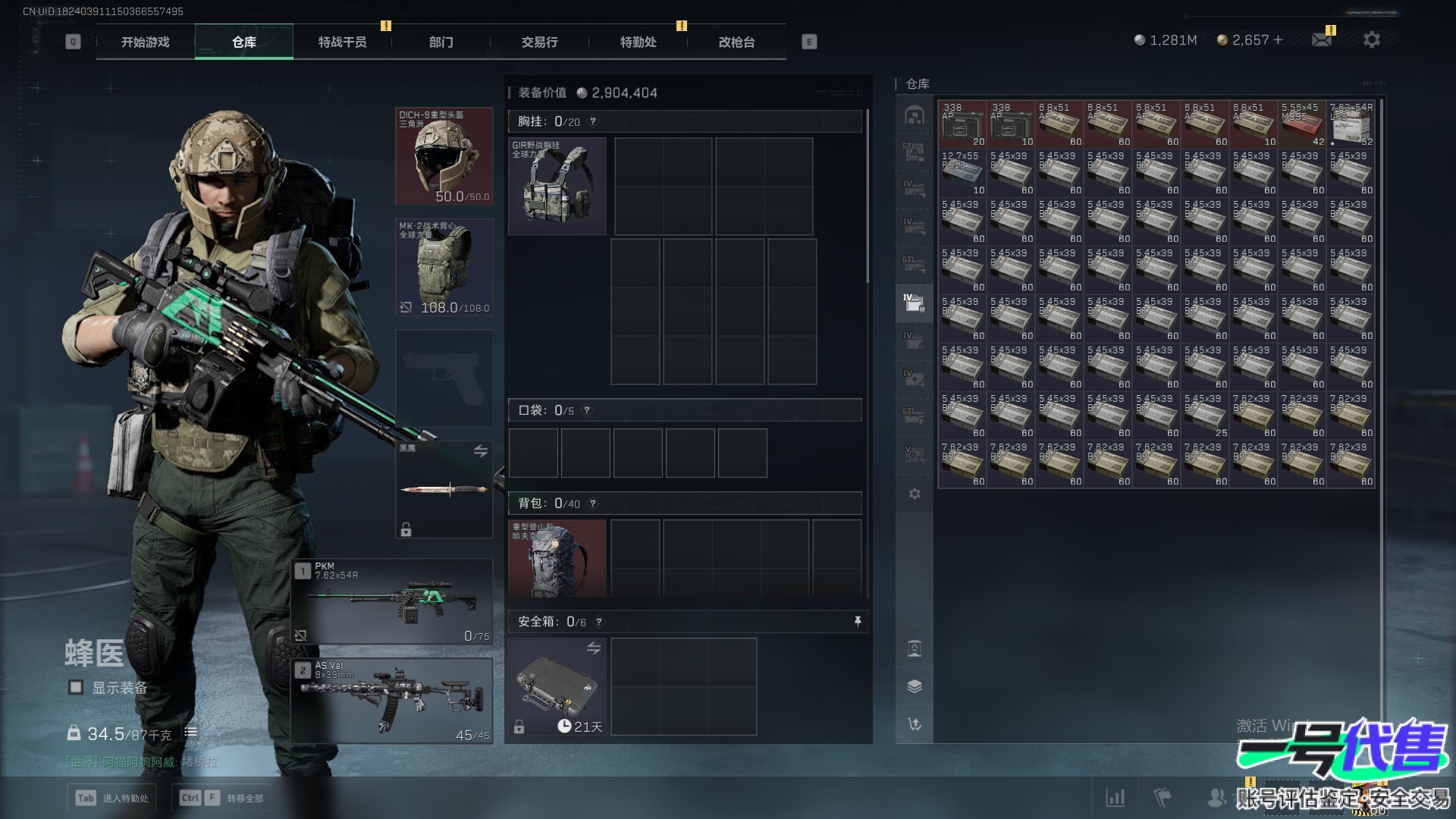Choose the AS Val secondary weapon slot
Image resolution: width=1456 pixels, height=819 pixels.
(x=393, y=701)
